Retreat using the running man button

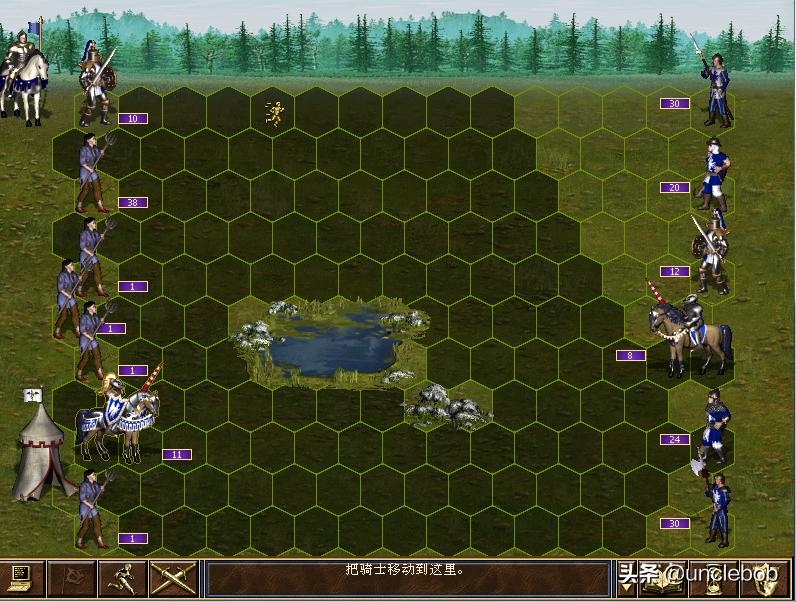pyautogui.click(x=123, y=579)
